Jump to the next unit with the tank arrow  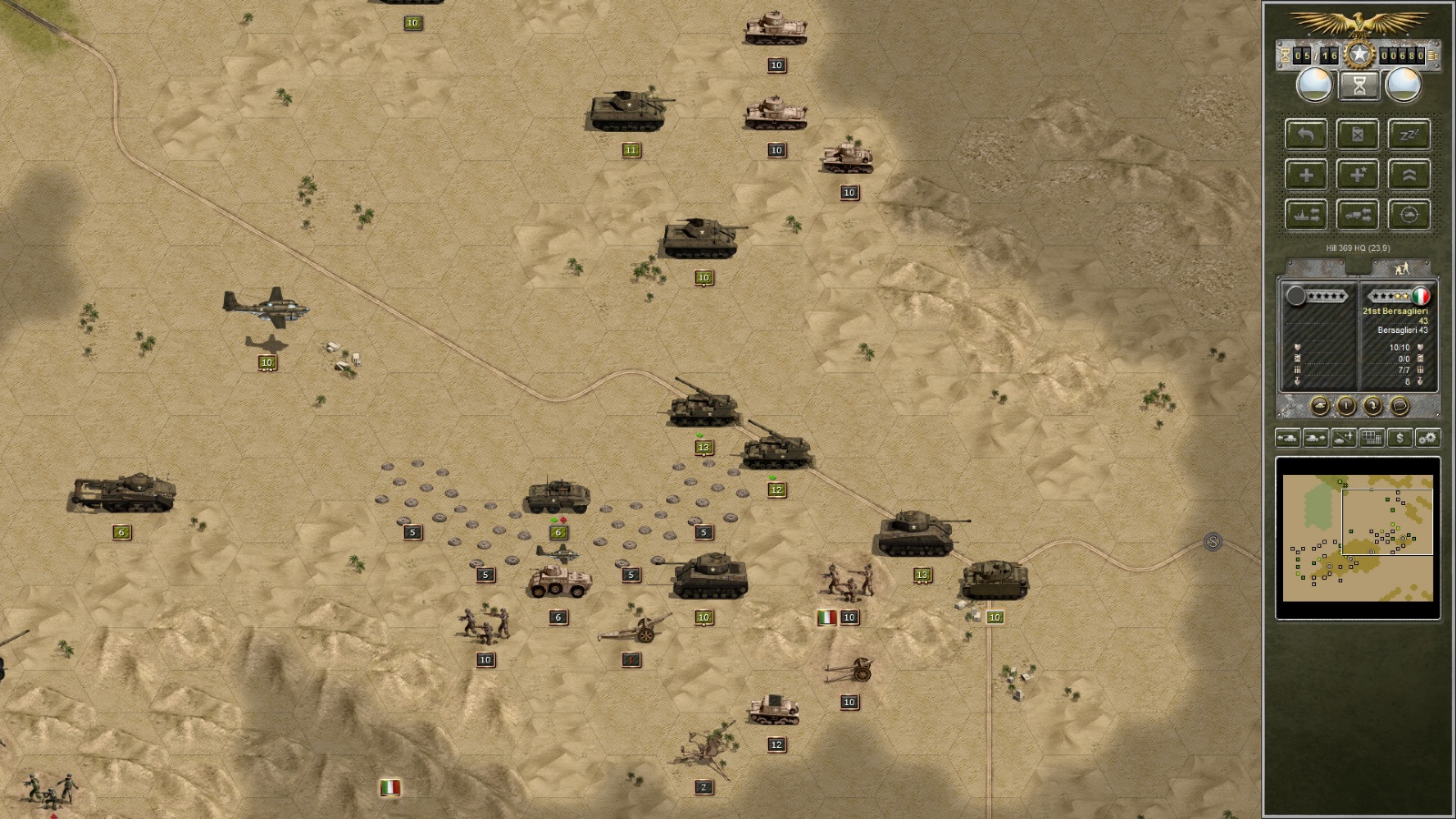1314,438
